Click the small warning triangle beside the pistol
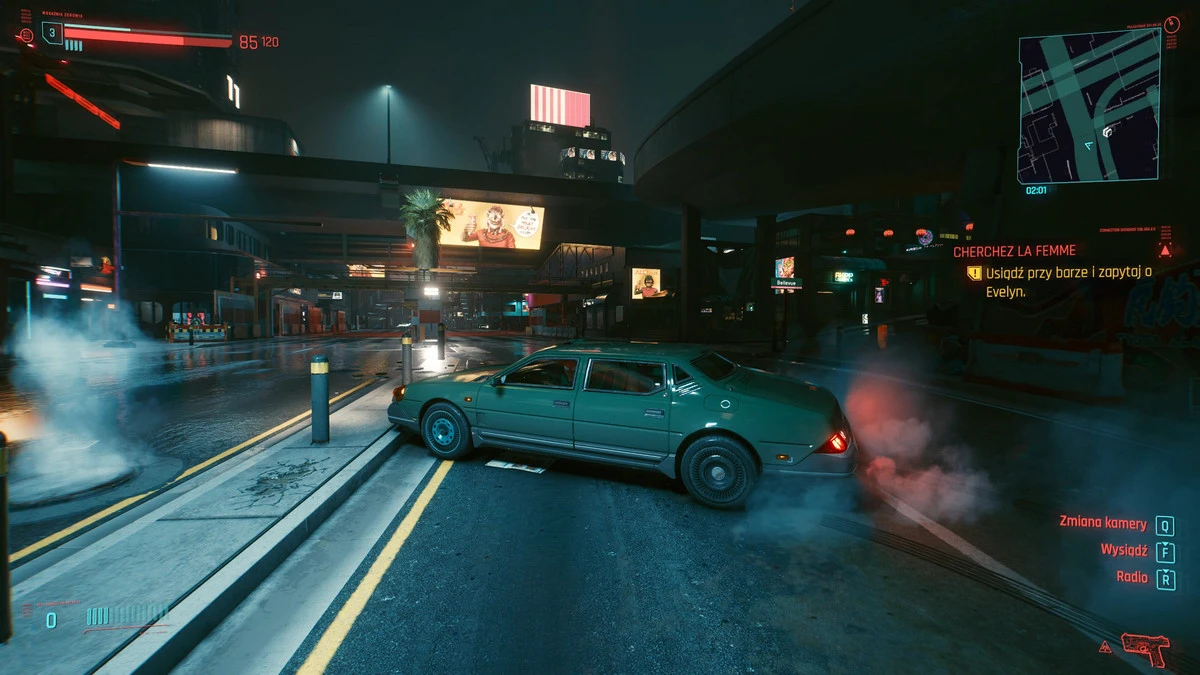 (1105, 647)
